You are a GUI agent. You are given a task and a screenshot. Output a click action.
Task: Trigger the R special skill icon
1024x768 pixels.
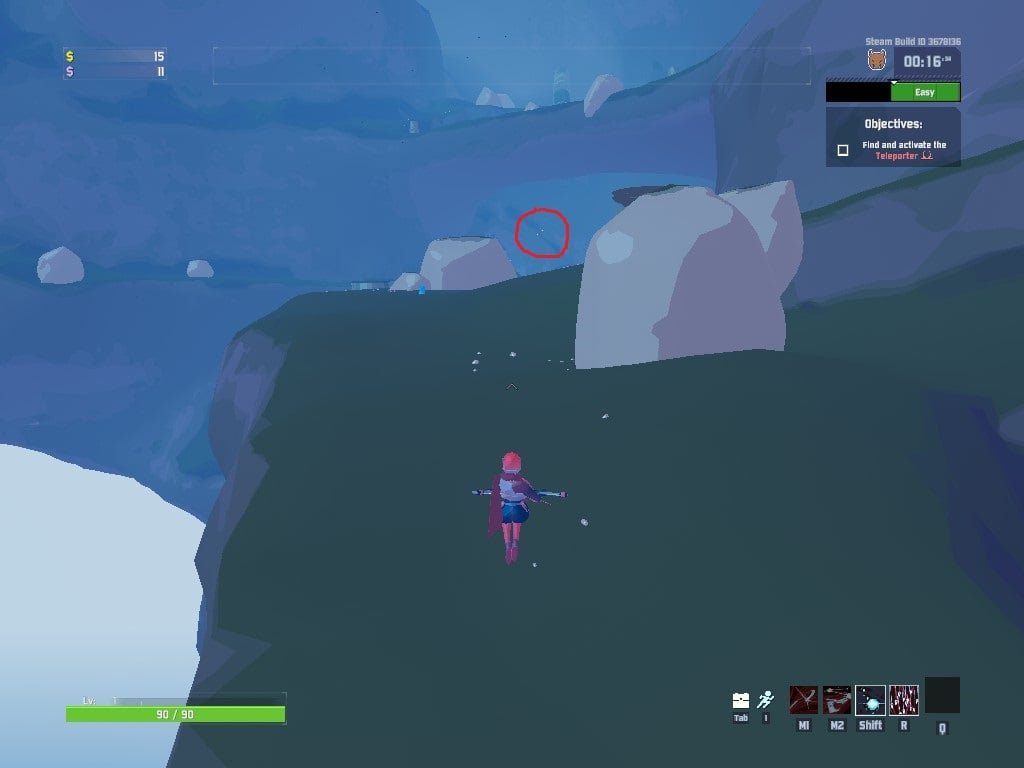coord(904,699)
